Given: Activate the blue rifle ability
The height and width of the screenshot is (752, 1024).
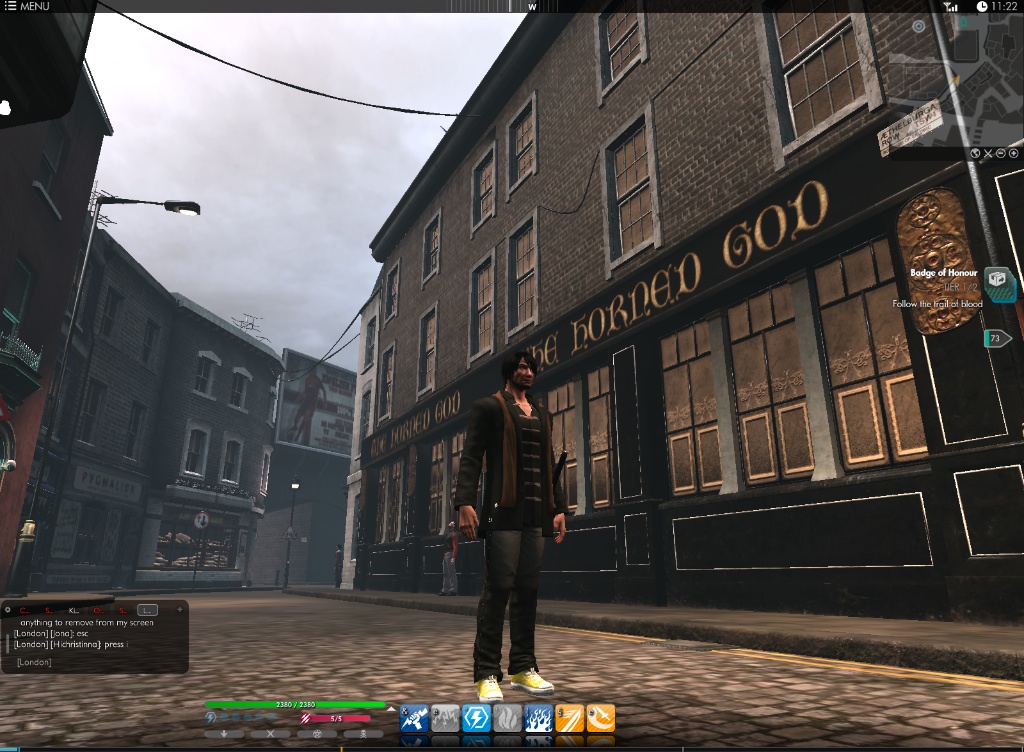Looking at the screenshot, I should point(414,718).
